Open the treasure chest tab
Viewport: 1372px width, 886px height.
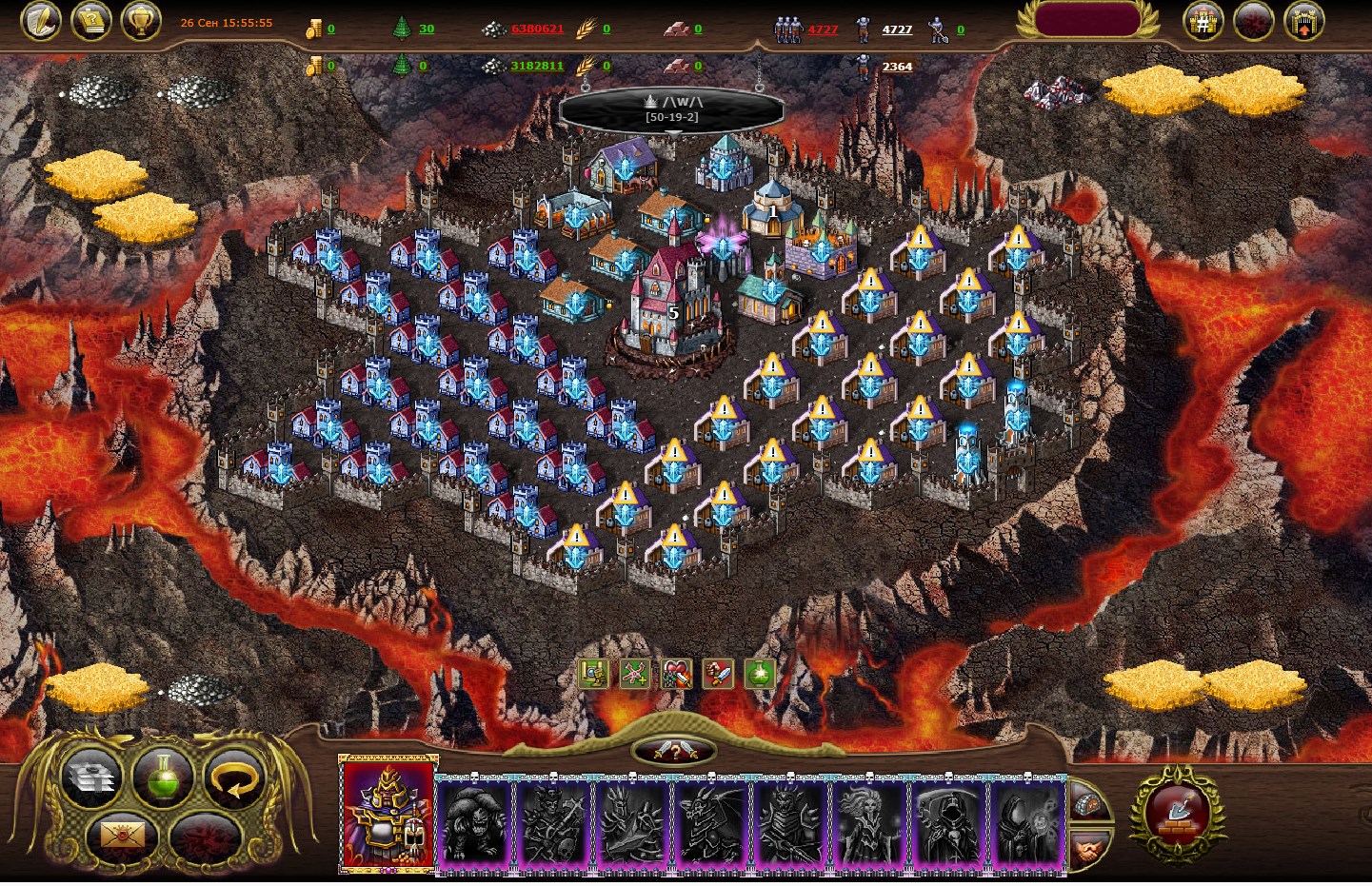(x=1089, y=802)
